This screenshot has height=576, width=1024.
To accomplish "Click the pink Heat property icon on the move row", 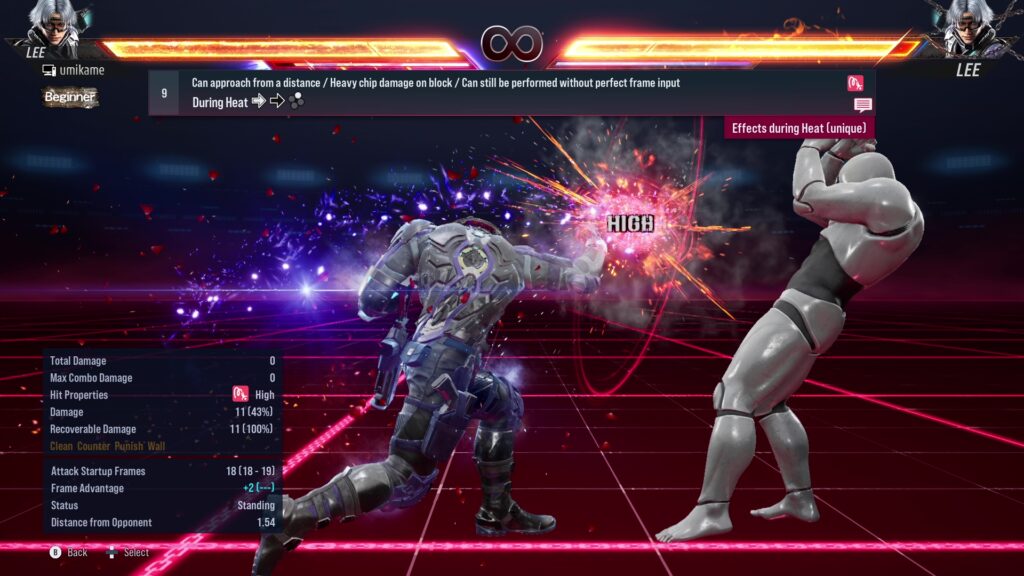I will [855, 83].
